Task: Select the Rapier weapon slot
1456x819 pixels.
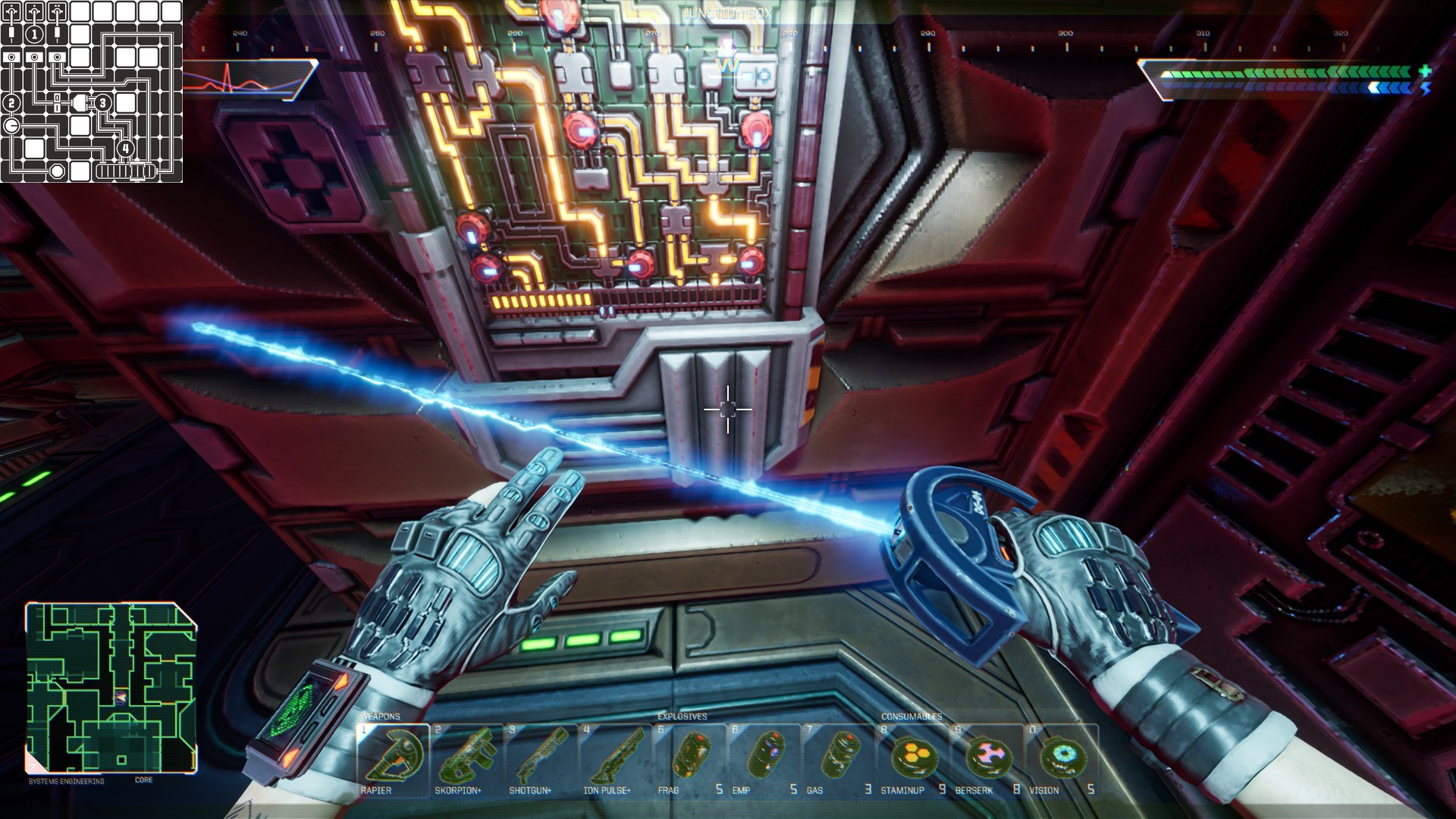Action: (x=393, y=758)
